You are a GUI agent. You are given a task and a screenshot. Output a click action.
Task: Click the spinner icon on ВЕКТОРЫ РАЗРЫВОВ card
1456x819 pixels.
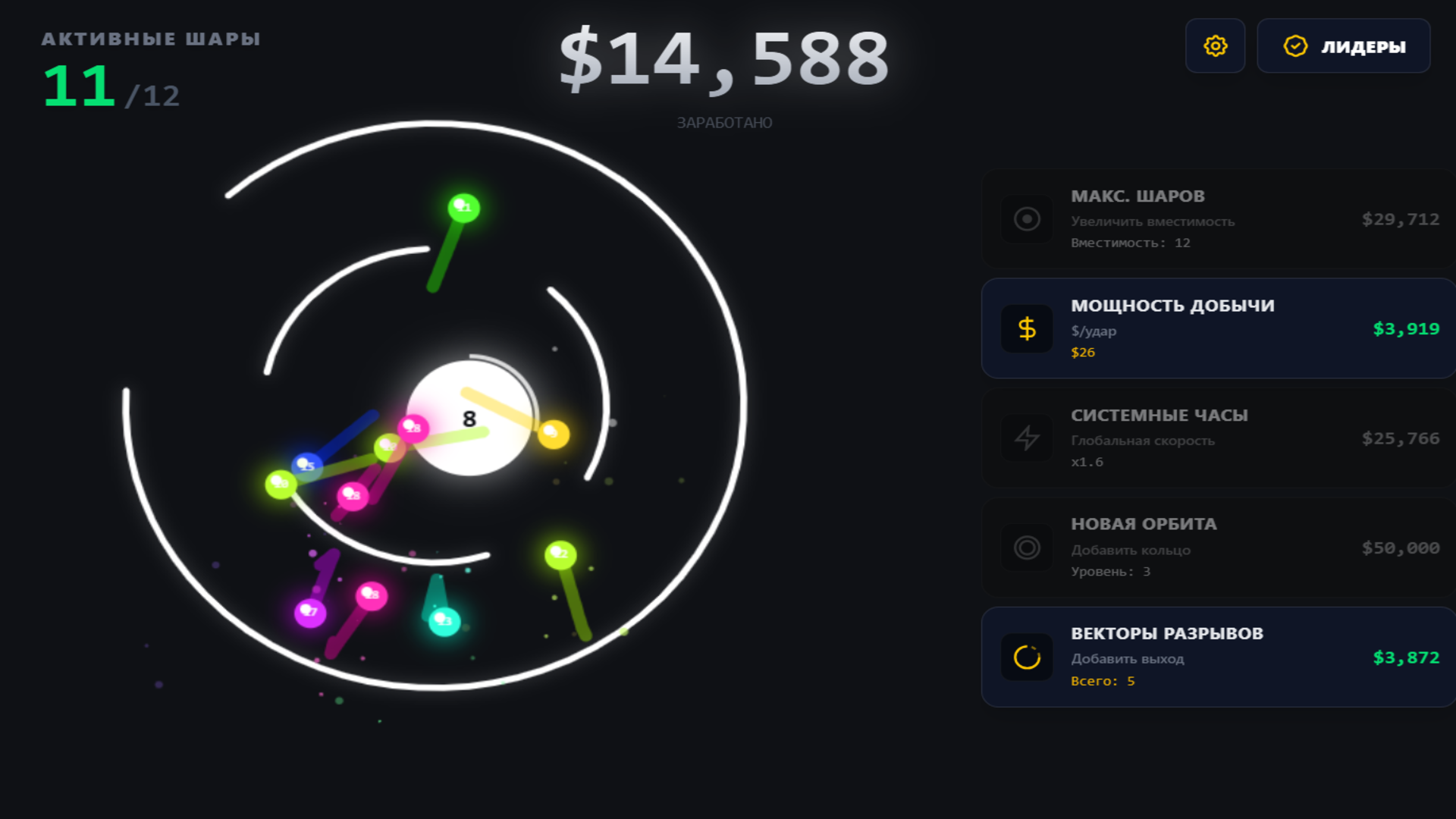pos(1026,657)
